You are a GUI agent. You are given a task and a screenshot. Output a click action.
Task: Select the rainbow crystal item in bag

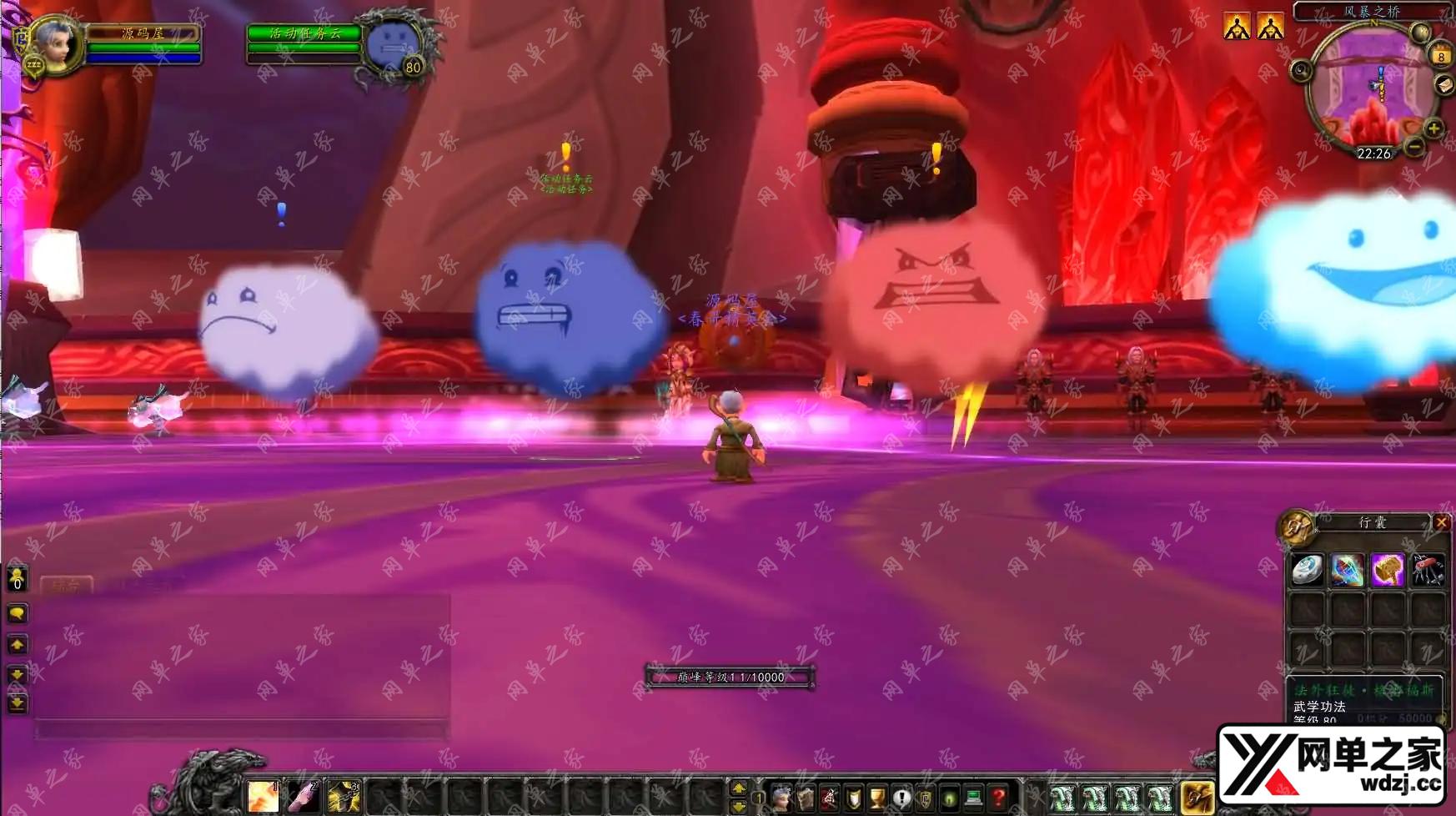click(x=1347, y=570)
